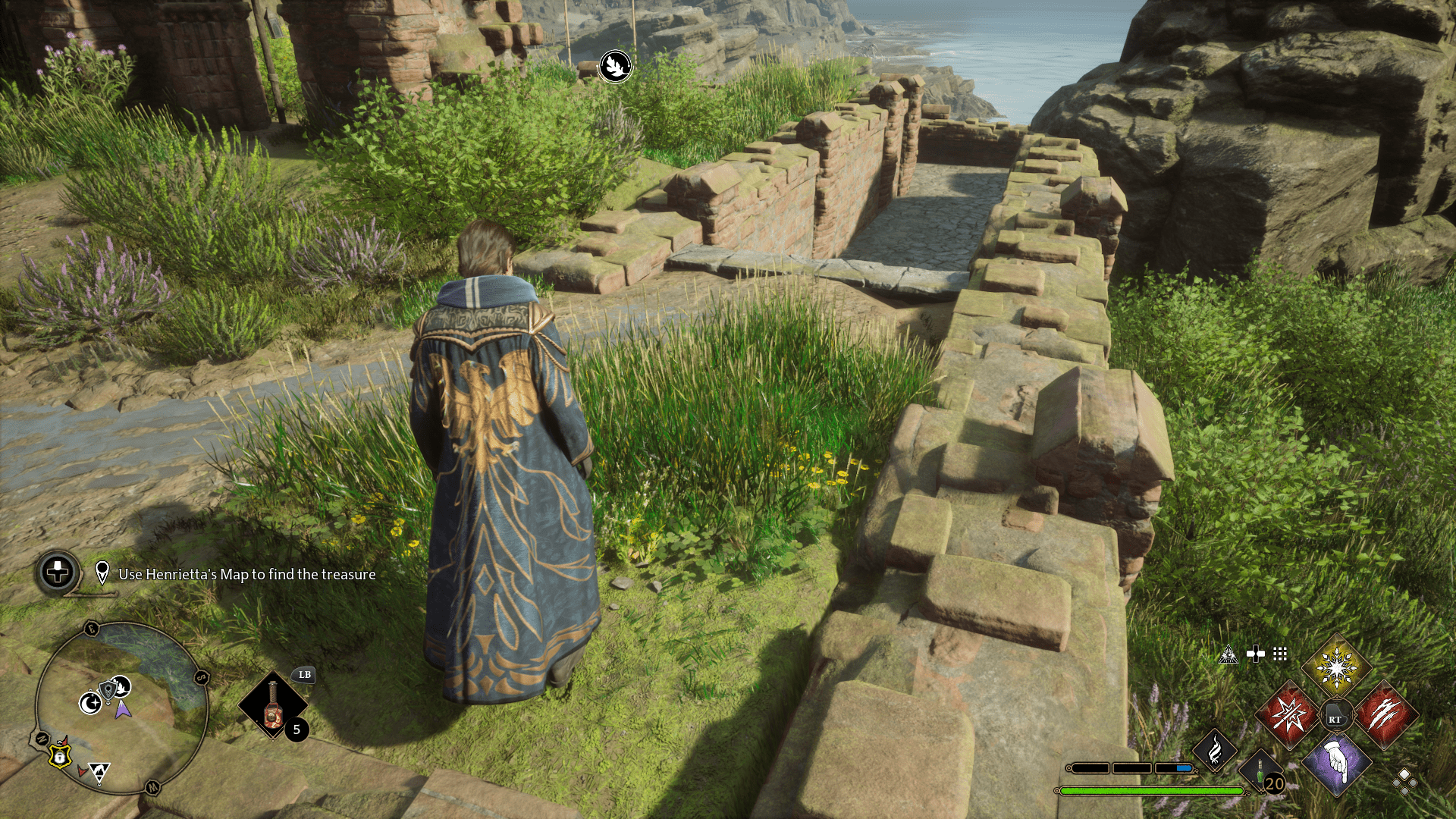Click the player arrow on the minimap
1456x819 pixels.
click(123, 710)
